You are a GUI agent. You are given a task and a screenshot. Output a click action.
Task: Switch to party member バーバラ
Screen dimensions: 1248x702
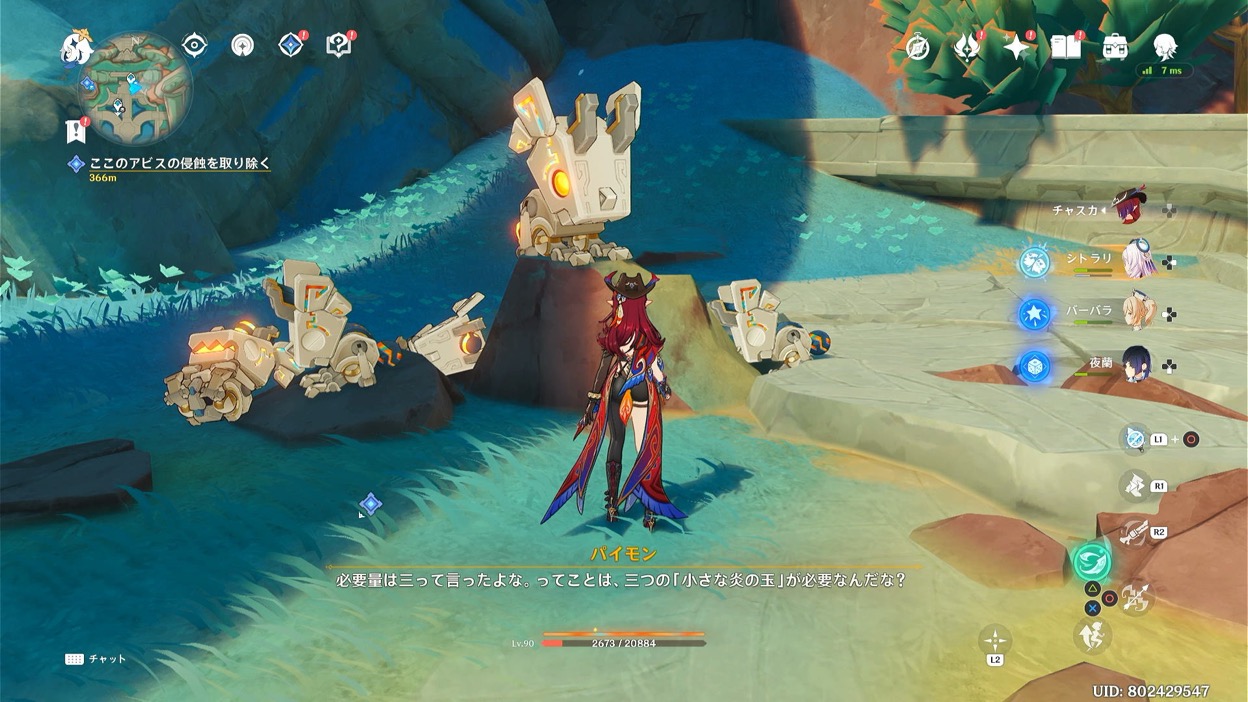pos(1137,311)
